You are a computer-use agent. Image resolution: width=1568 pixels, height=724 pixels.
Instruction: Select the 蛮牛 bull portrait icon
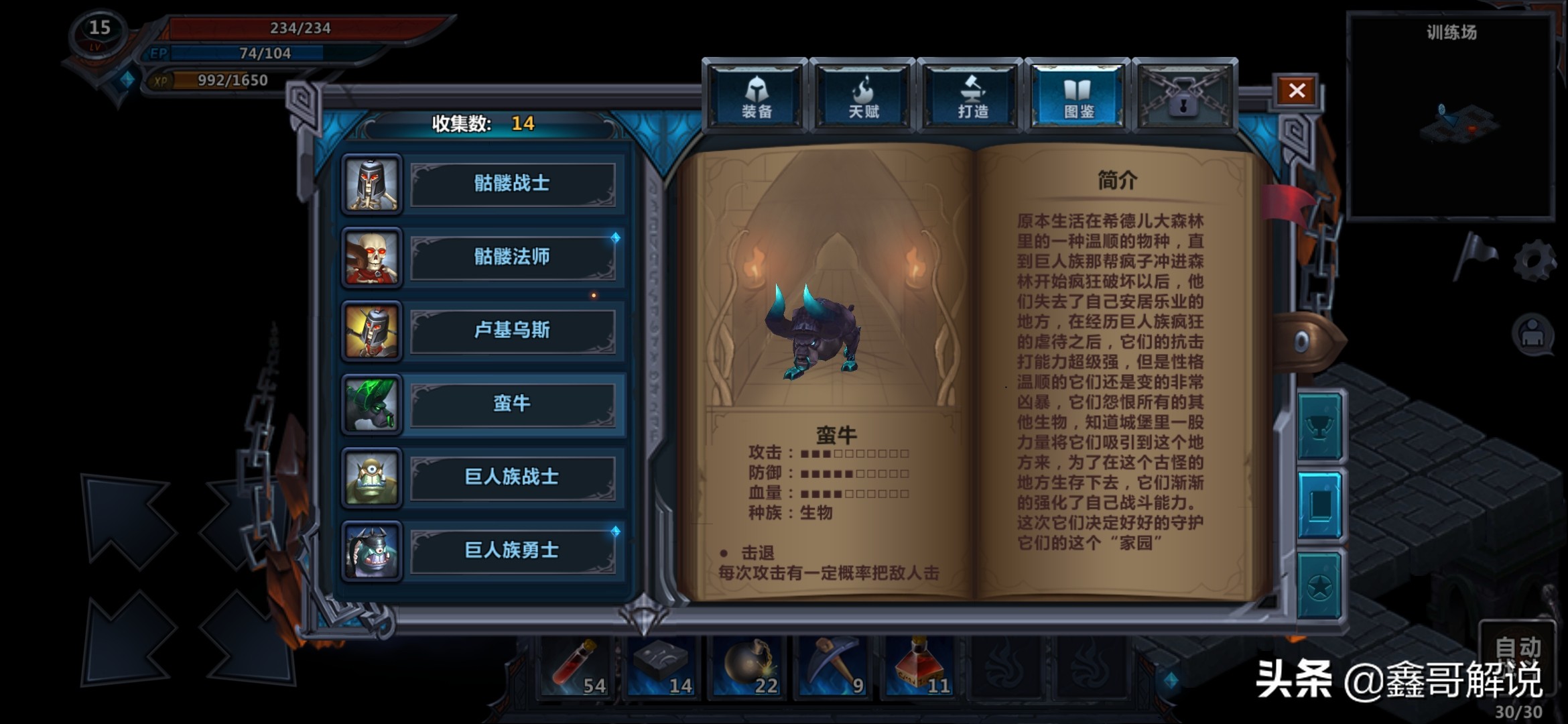tap(372, 406)
